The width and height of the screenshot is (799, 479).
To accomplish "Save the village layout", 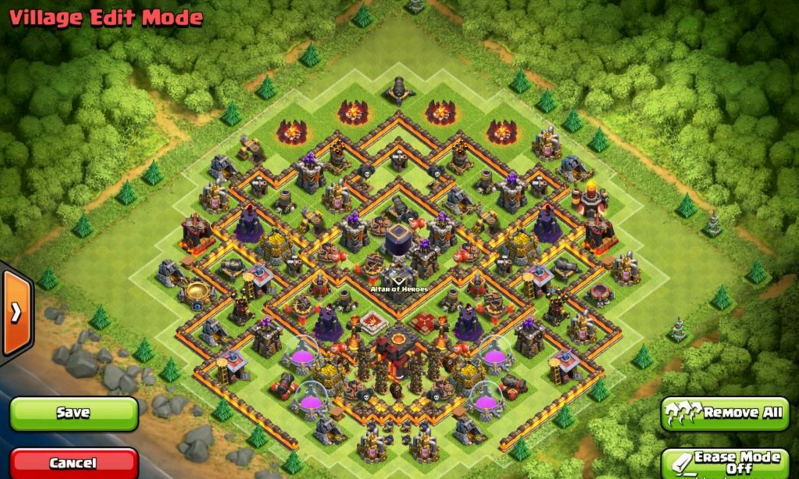I will tap(73, 413).
